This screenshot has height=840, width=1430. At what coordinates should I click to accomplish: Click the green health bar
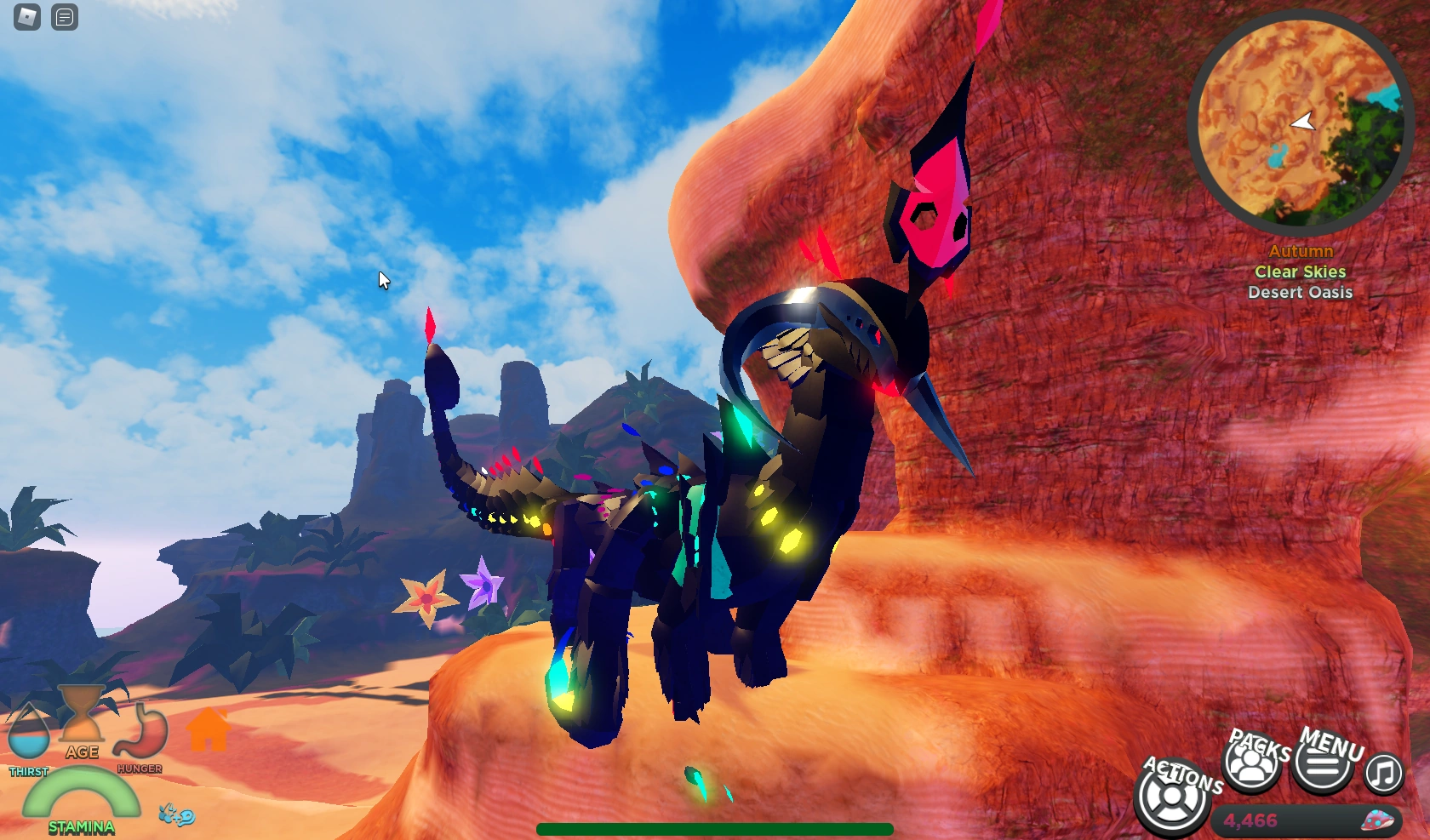coord(715,827)
